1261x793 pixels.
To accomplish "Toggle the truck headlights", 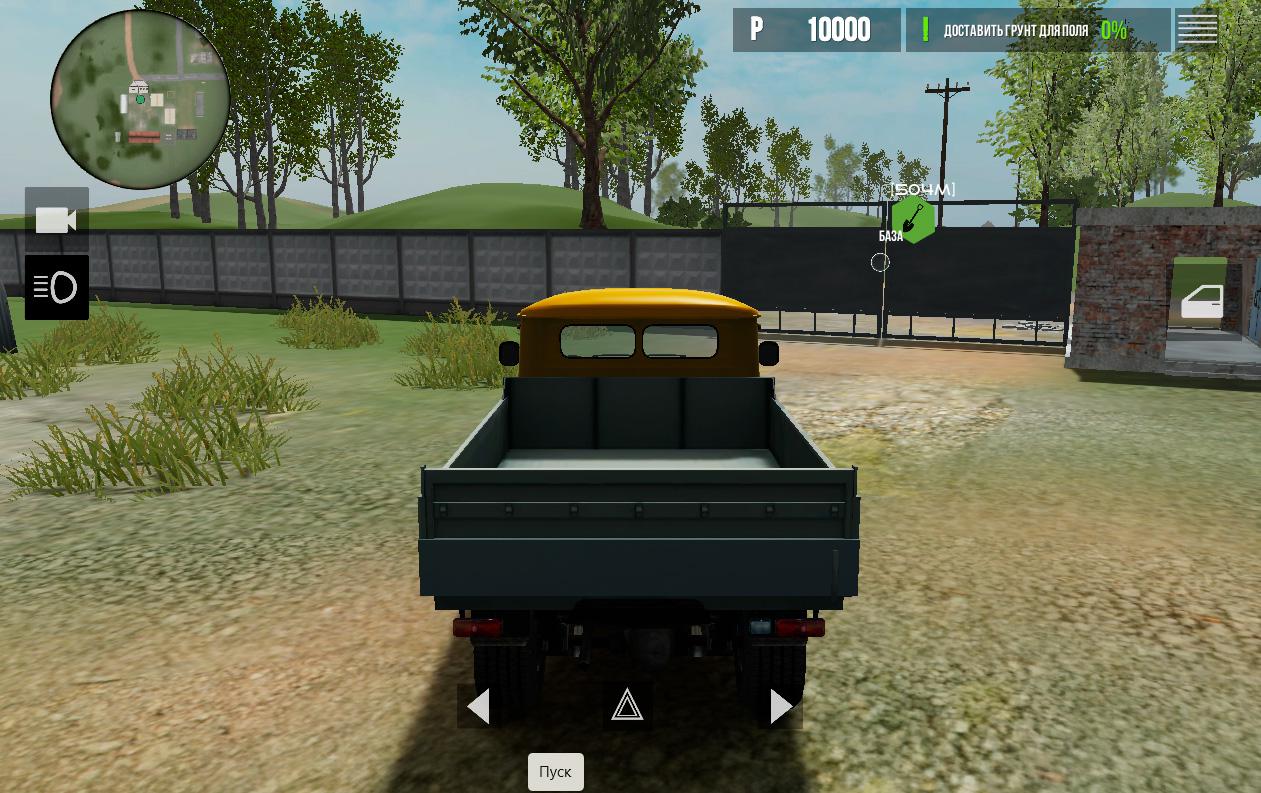I will (x=56, y=288).
